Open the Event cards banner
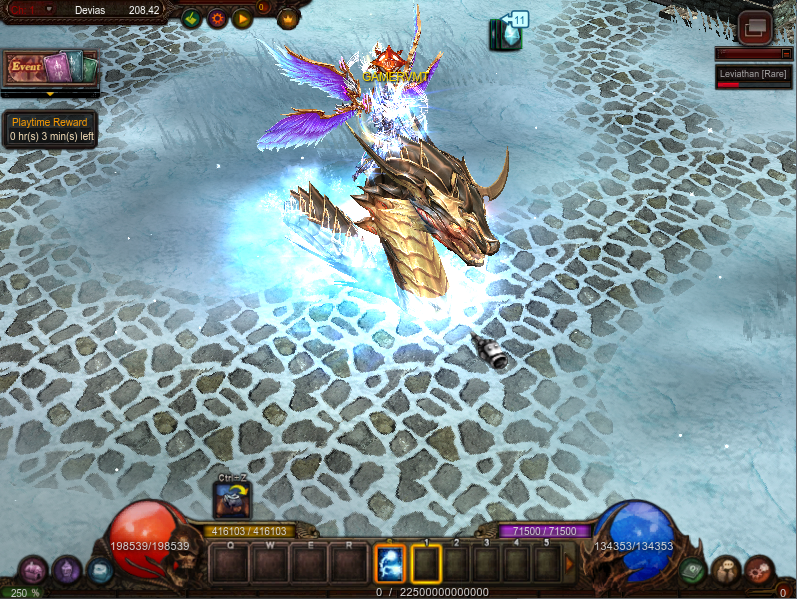797x599 pixels. coord(50,68)
